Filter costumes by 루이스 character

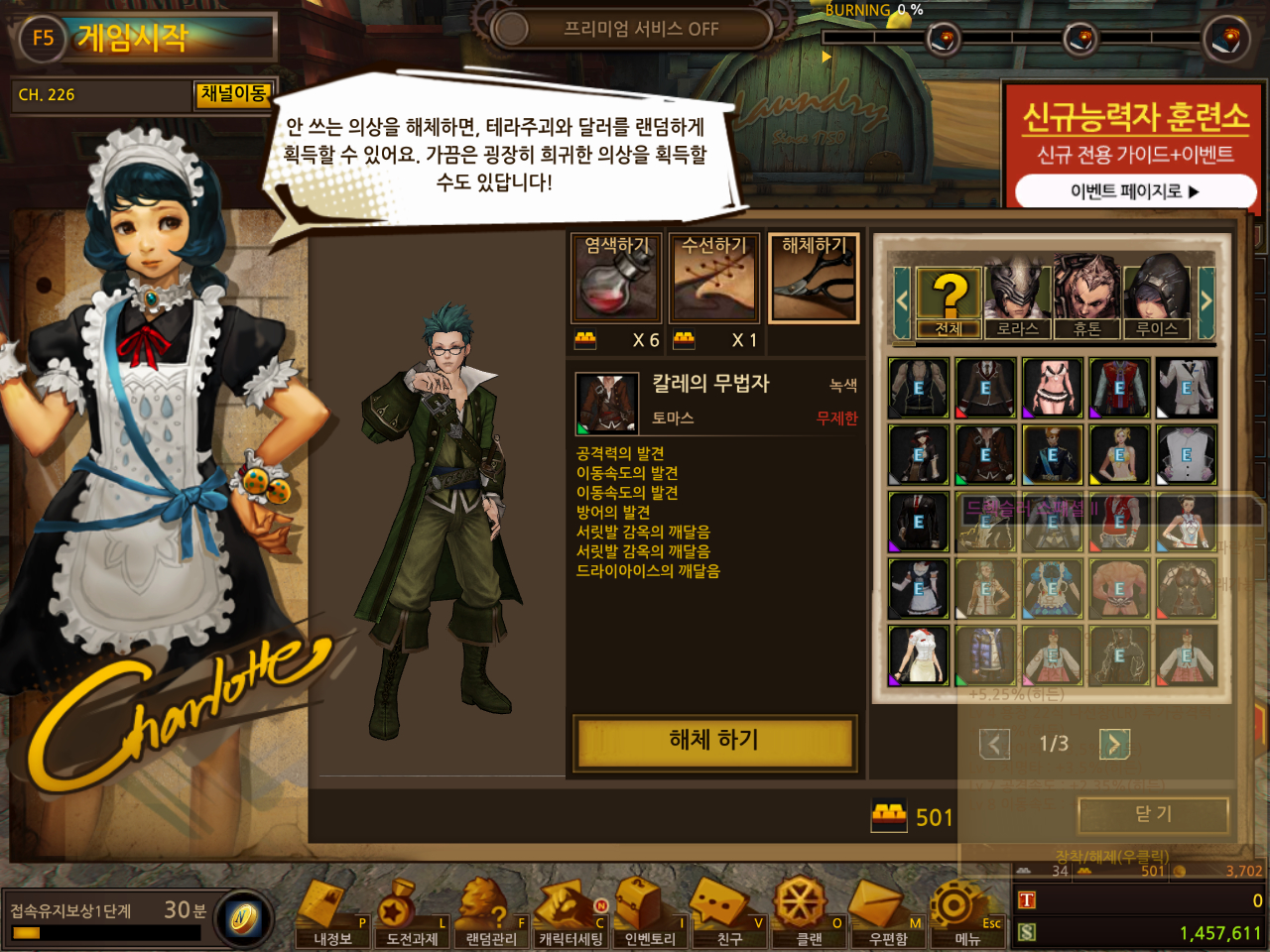1157,298
